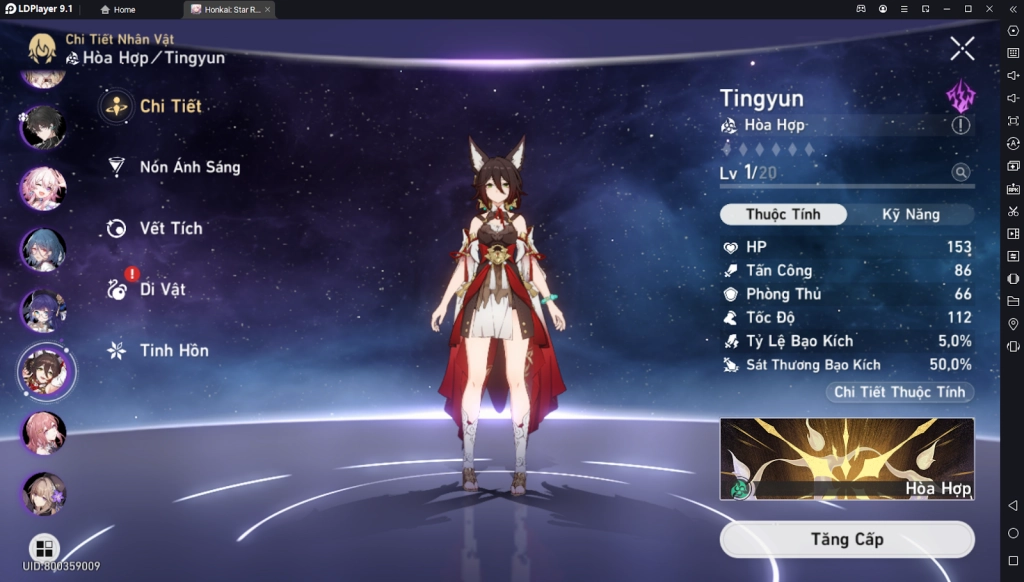Image resolution: width=1024 pixels, height=582 pixels.
Task: Open the Hòa Hợp path info icon
Action: pyautogui.click(x=961, y=125)
